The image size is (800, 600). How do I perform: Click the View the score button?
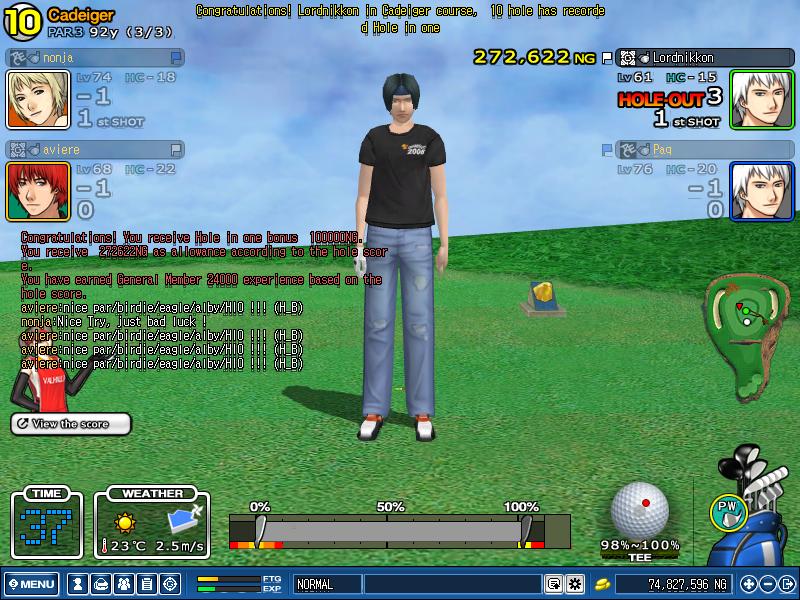(x=71, y=424)
